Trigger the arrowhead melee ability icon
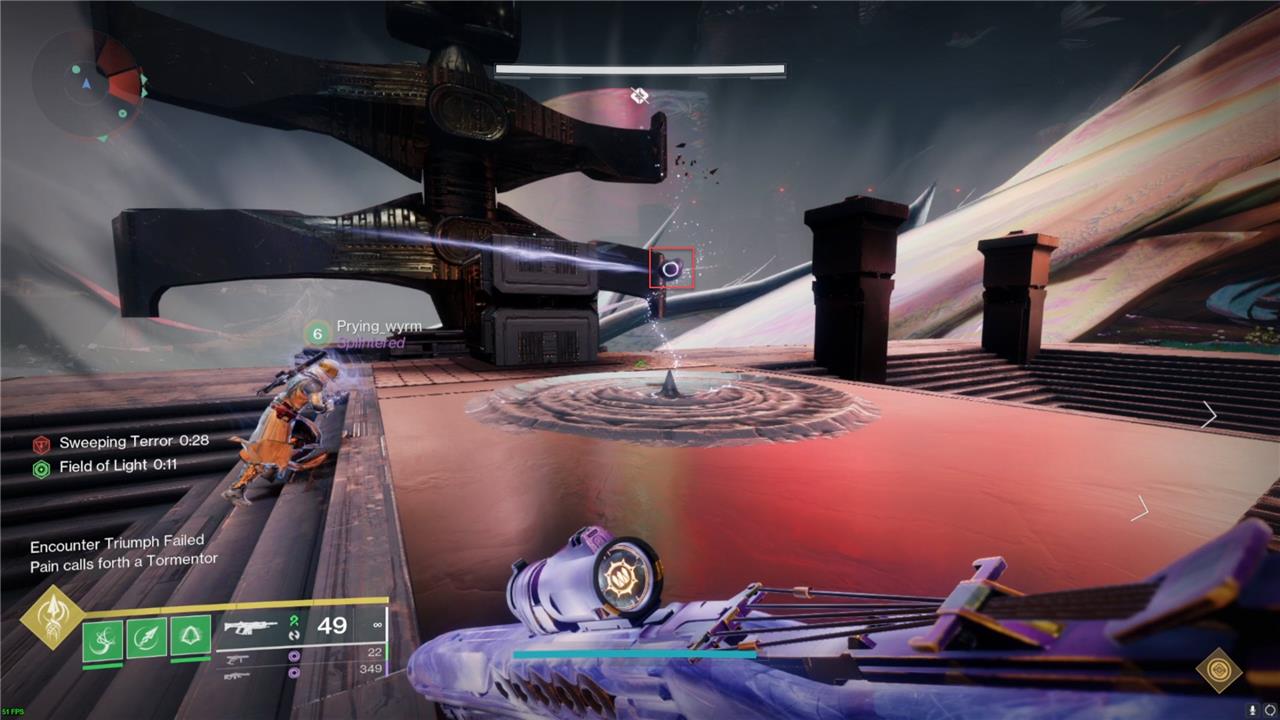 (x=146, y=637)
